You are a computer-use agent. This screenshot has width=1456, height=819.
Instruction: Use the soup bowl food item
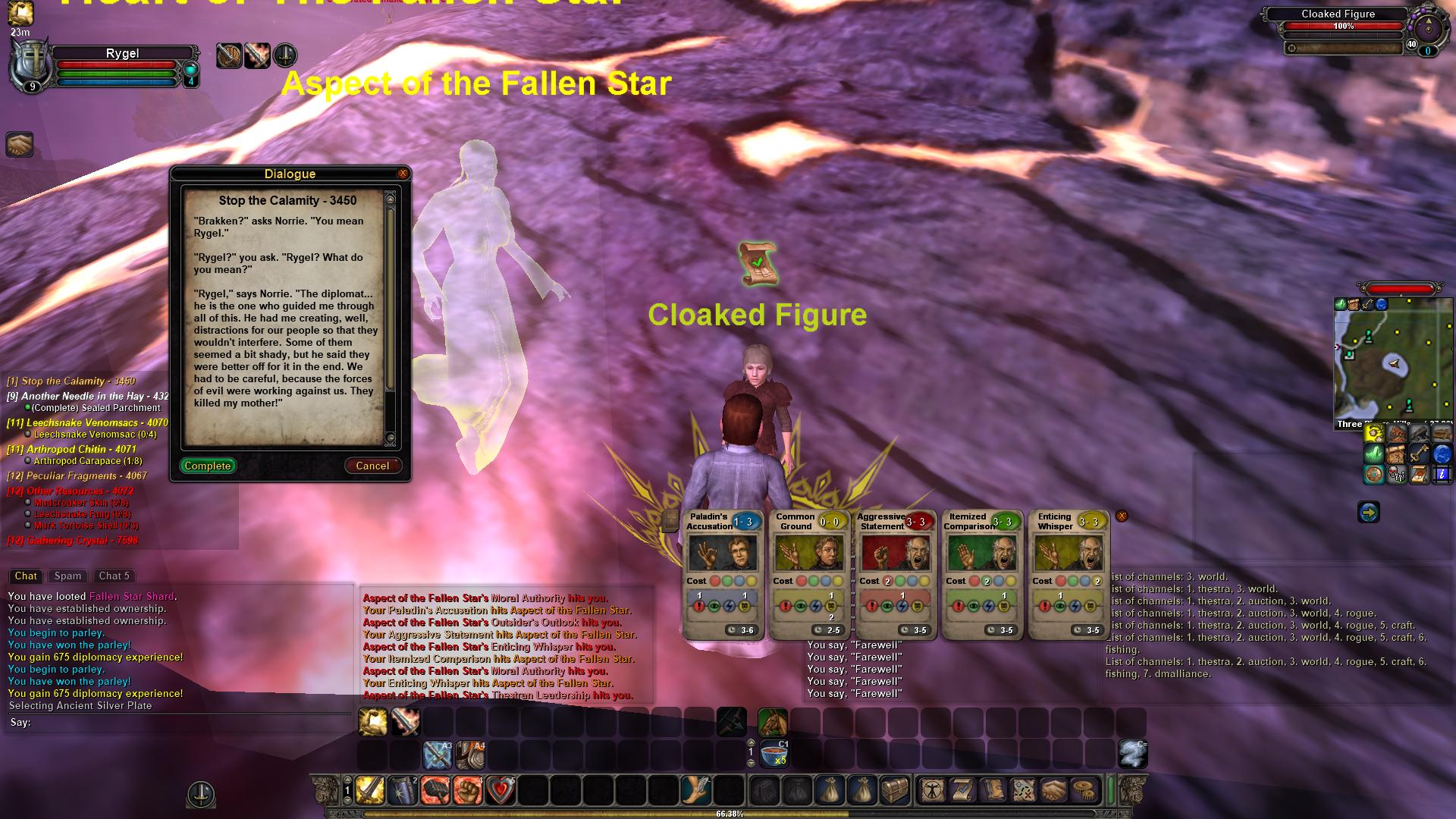pos(773,755)
